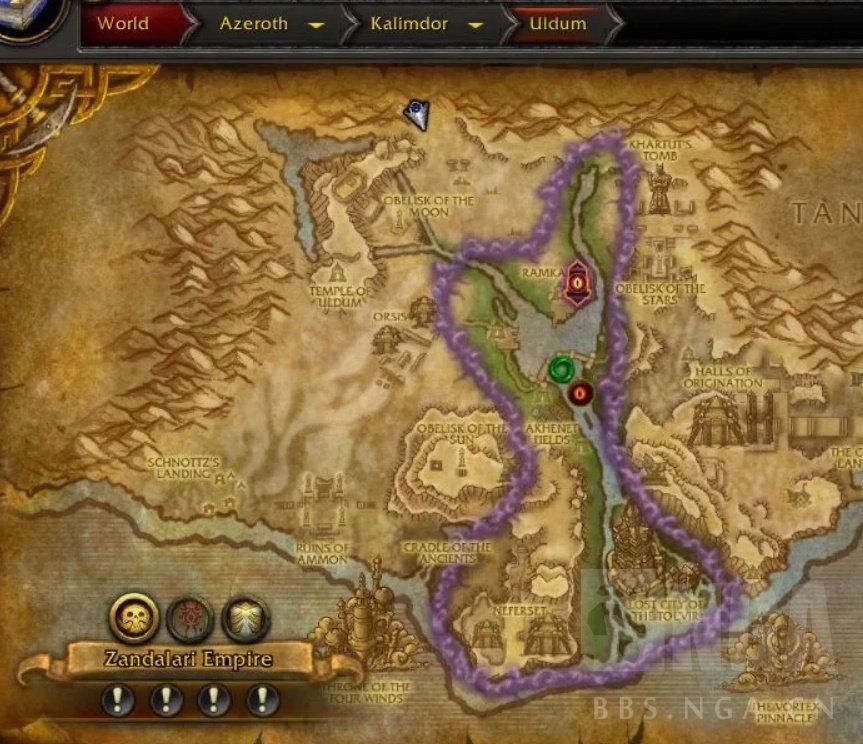This screenshot has height=744, width=863.
Task: Select the Kalimdor breadcrumb button
Action: (x=407, y=23)
